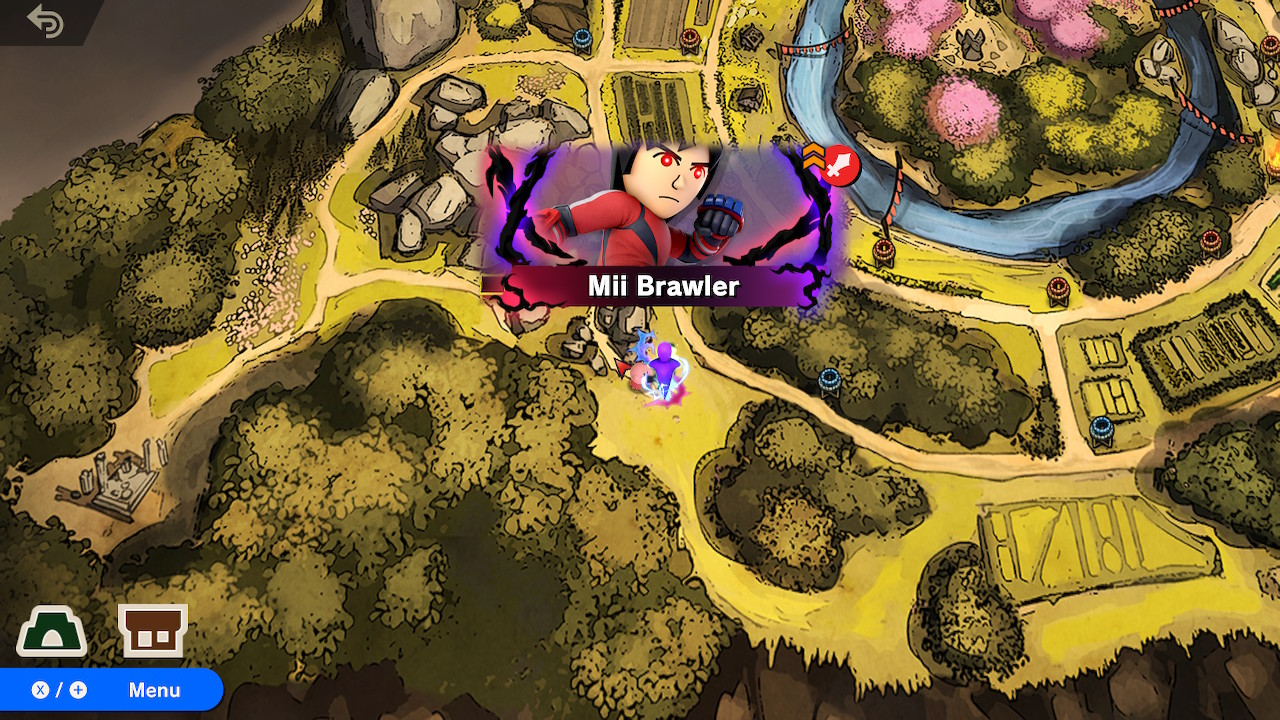Viewport: 1280px width, 720px height.
Task: Open the Menu button
Action: (x=110, y=690)
